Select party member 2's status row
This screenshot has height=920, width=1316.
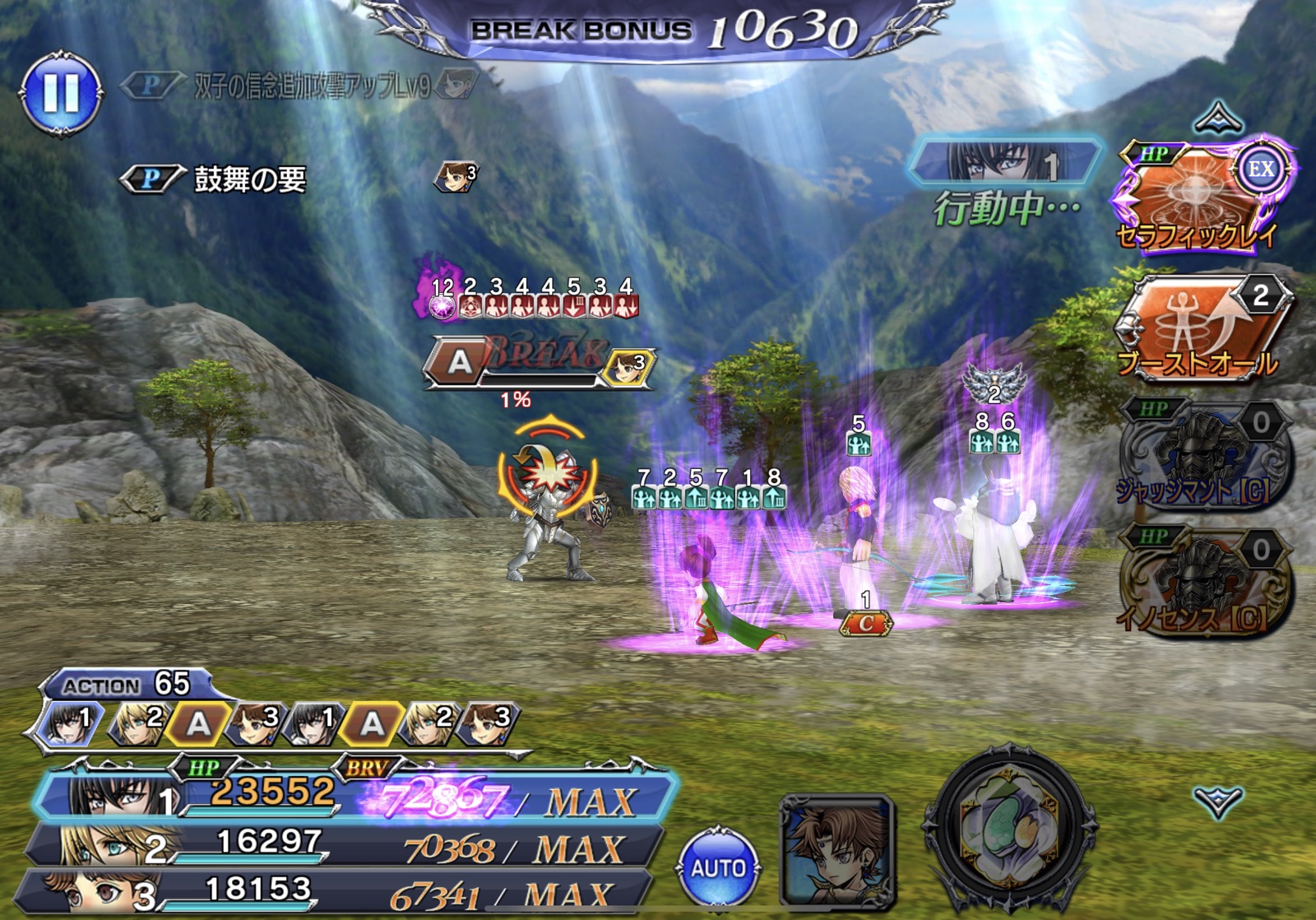pyautogui.click(x=345, y=846)
